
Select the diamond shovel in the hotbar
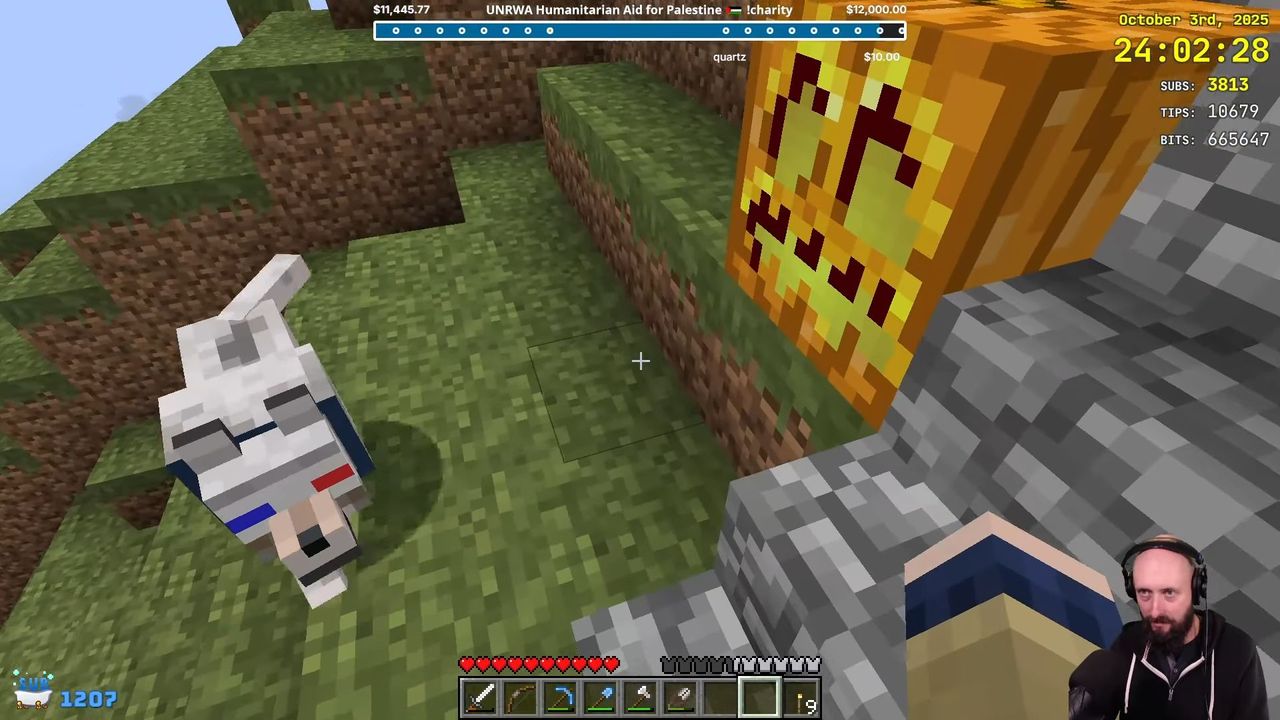(x=601, y=696)
